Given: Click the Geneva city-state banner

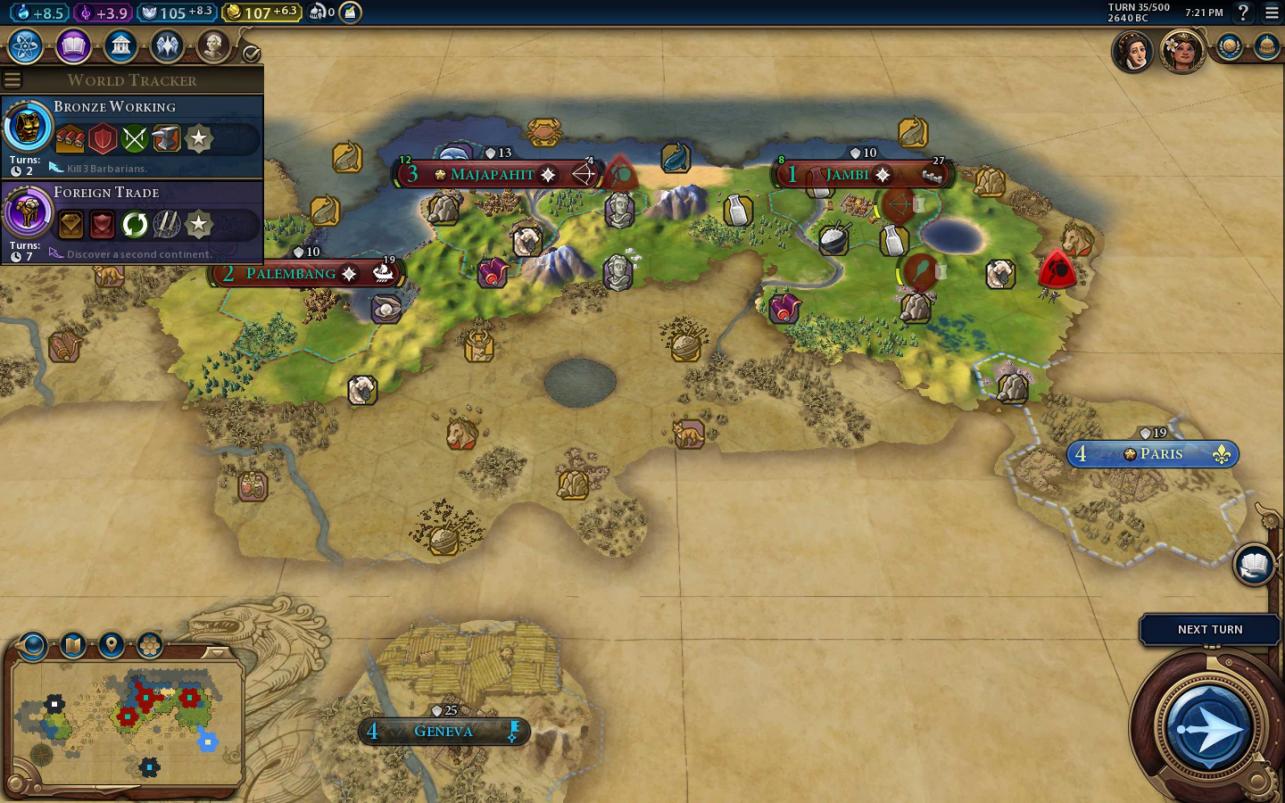Looking at the screenshot, I should click(442, 731).
